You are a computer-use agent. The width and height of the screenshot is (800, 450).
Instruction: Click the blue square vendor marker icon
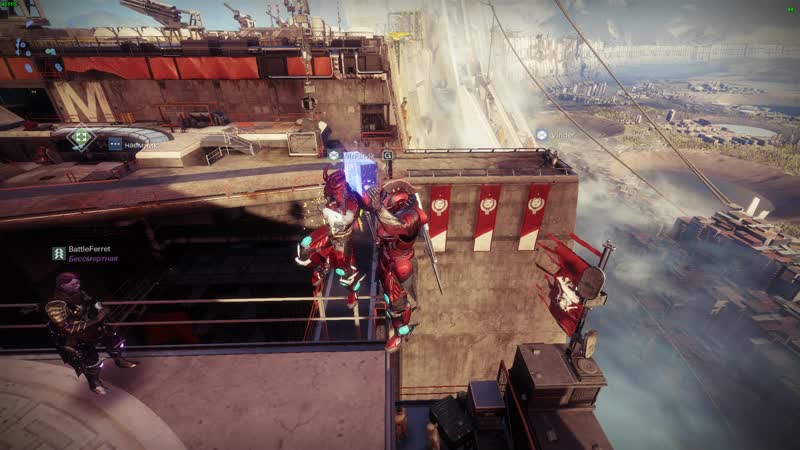(115, 144)
